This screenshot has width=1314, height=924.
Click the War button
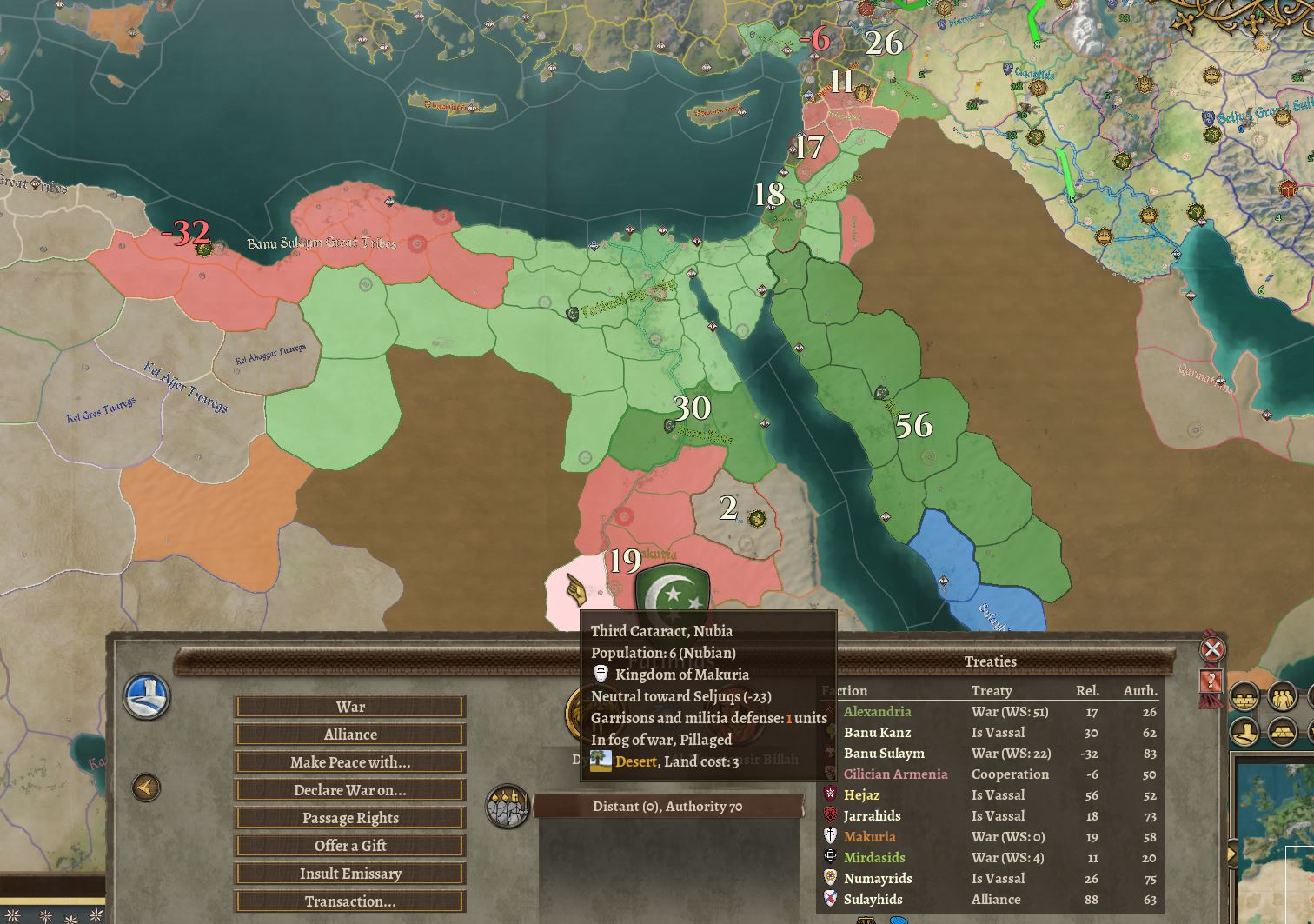(x=349, y=706)
